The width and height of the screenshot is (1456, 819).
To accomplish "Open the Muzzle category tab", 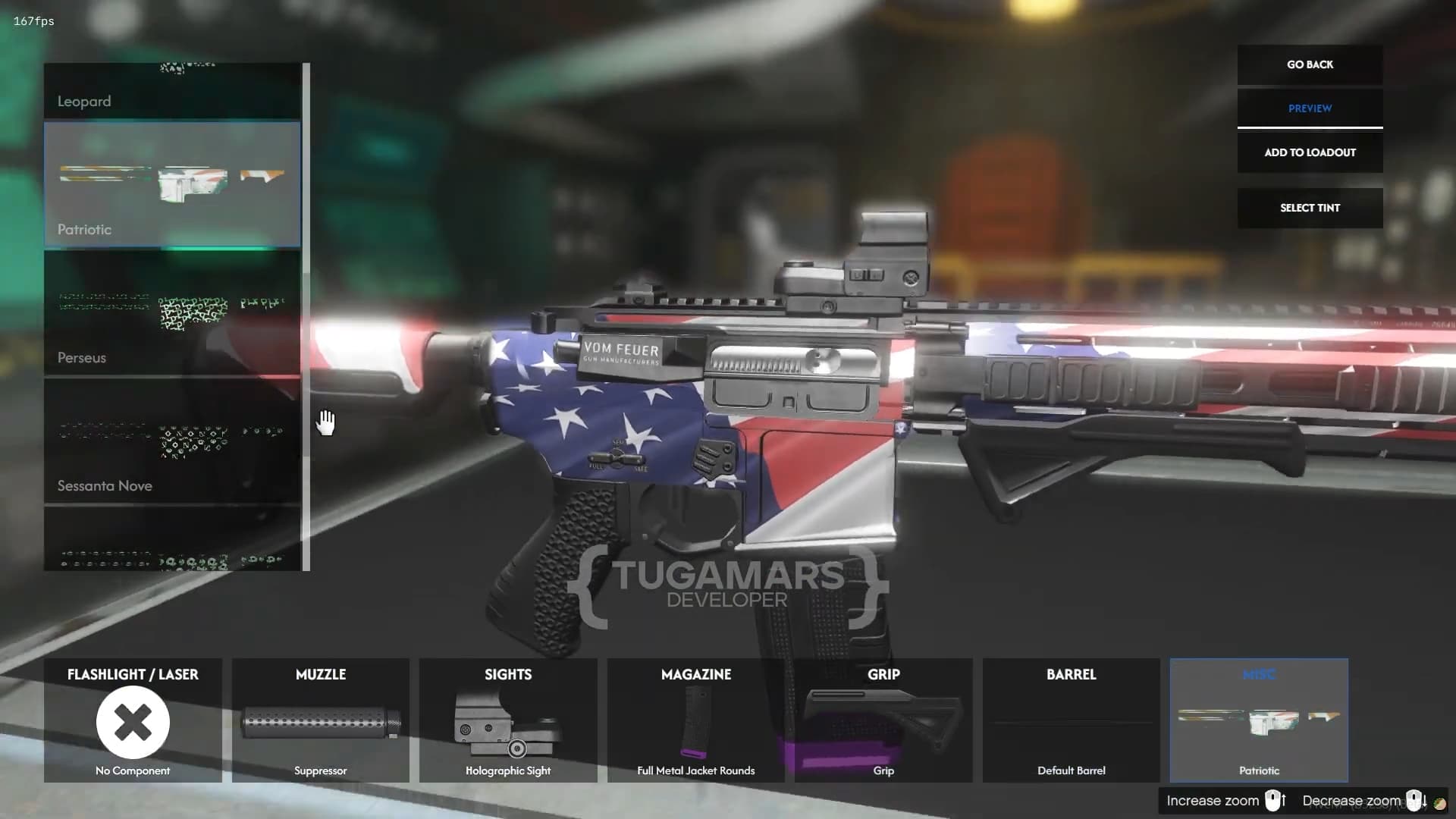I will click(321, 674).
